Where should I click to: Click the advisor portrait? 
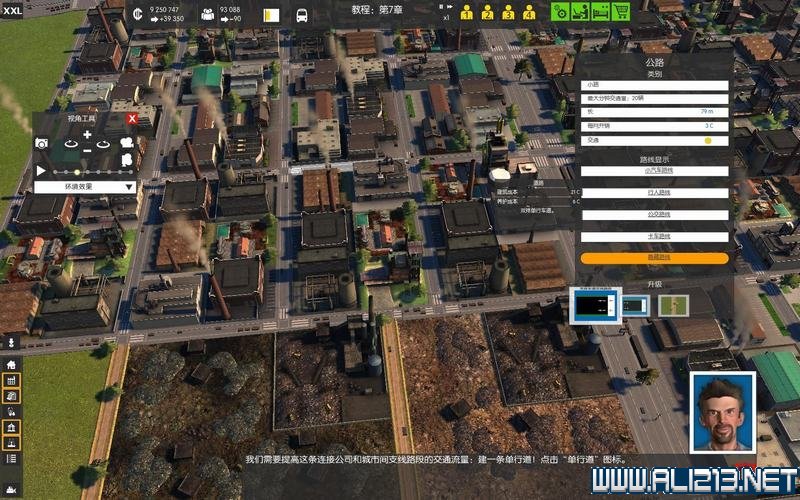(723, 413)
